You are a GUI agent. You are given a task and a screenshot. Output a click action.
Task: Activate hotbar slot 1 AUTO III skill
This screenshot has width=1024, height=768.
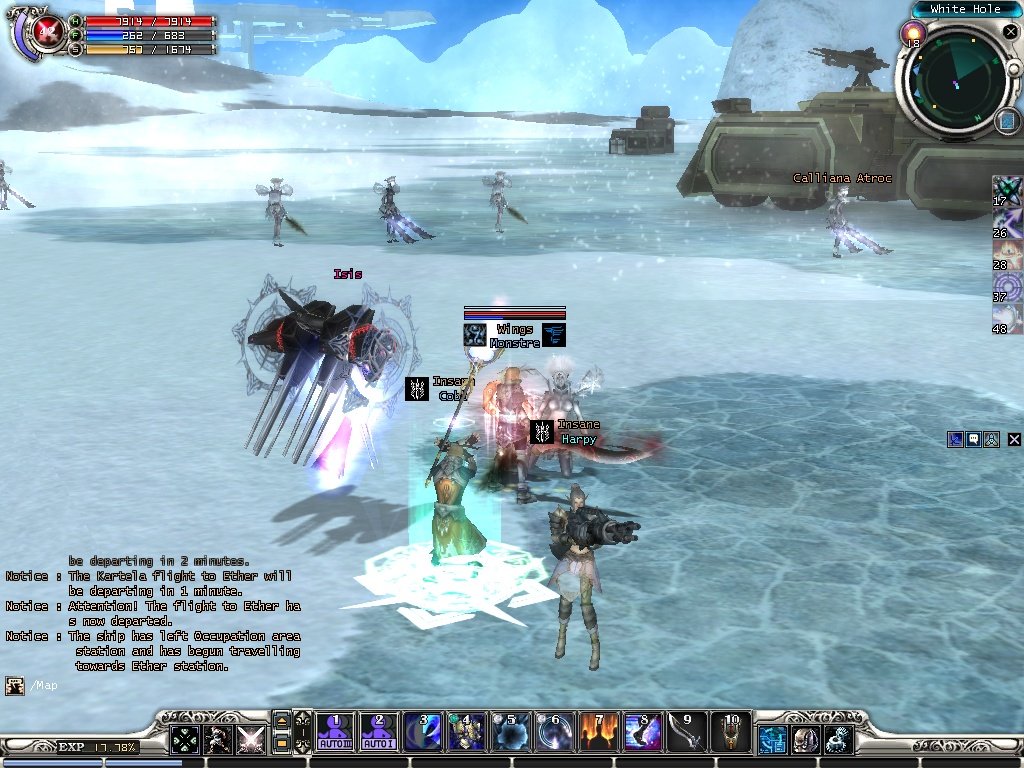point(335,732)
